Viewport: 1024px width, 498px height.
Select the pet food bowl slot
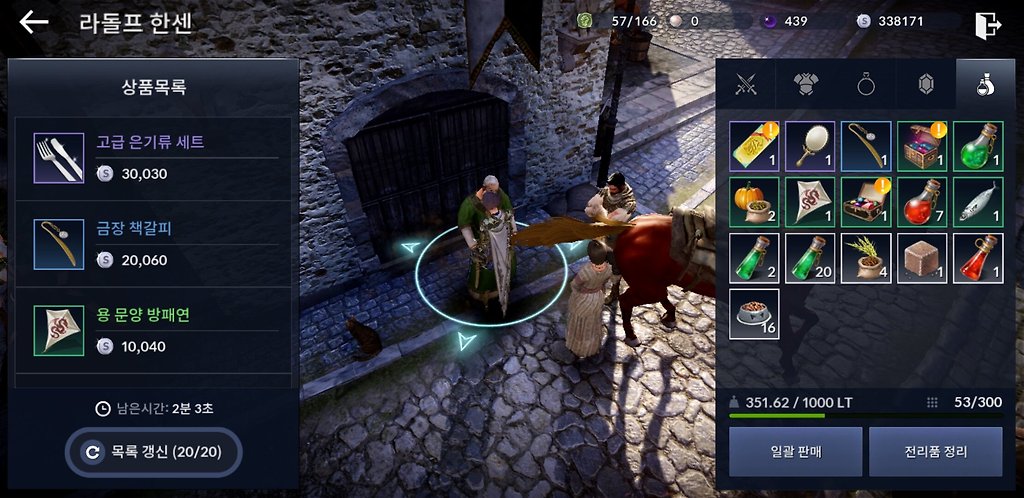[x=754, y=314]
